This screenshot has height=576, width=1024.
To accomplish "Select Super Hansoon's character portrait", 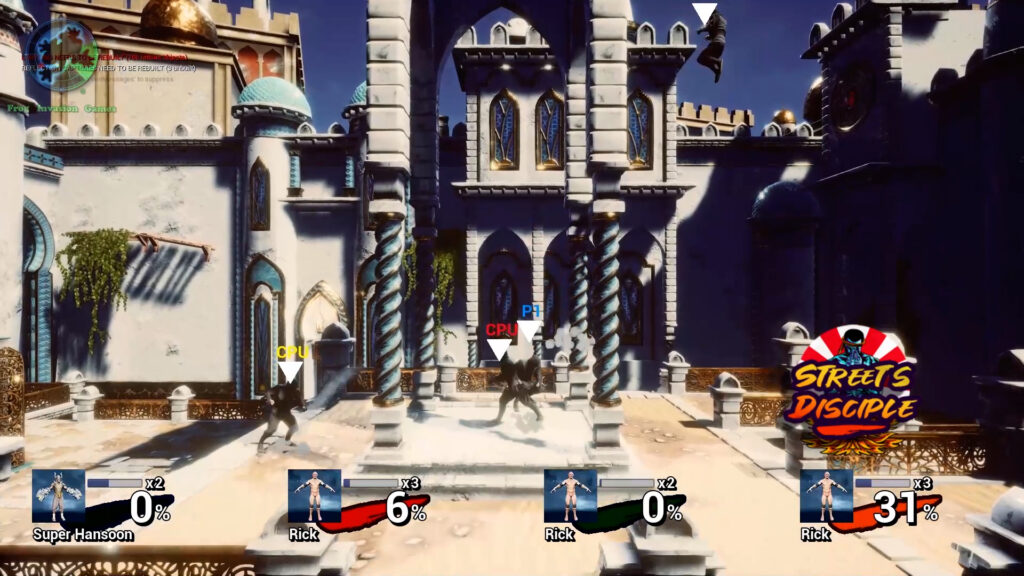I will (x=58, y=496).
